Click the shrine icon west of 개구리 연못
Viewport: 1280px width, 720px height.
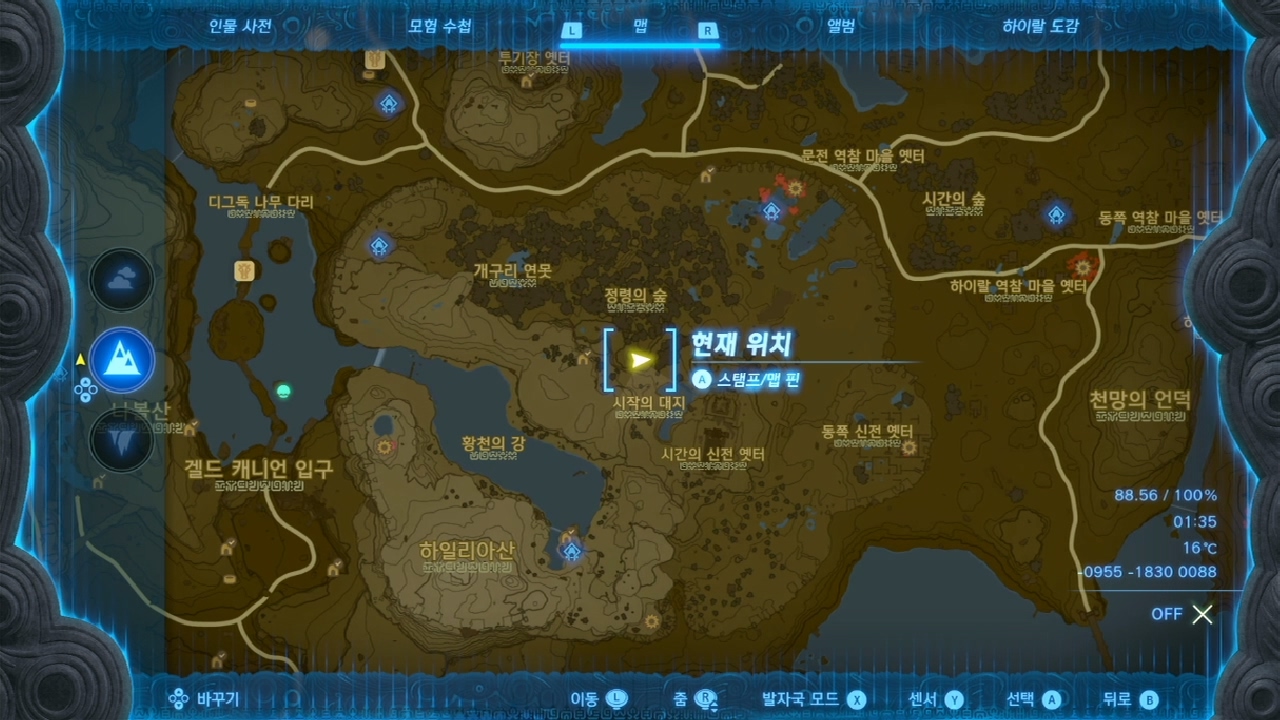pos(380,246)
